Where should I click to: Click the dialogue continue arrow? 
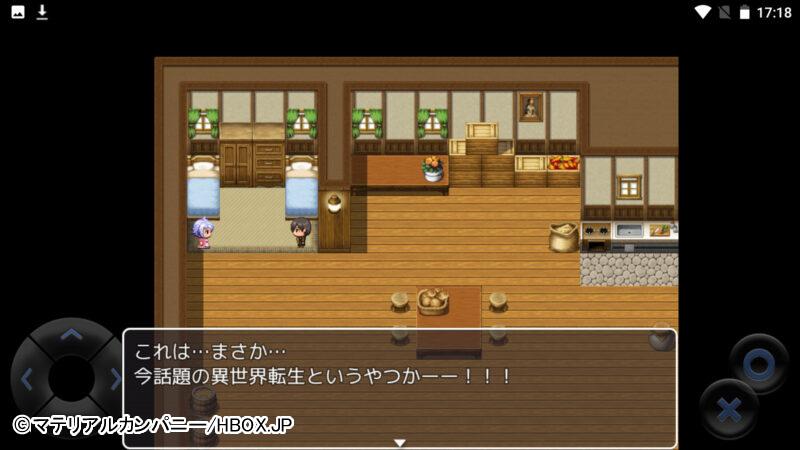point(400,441)
